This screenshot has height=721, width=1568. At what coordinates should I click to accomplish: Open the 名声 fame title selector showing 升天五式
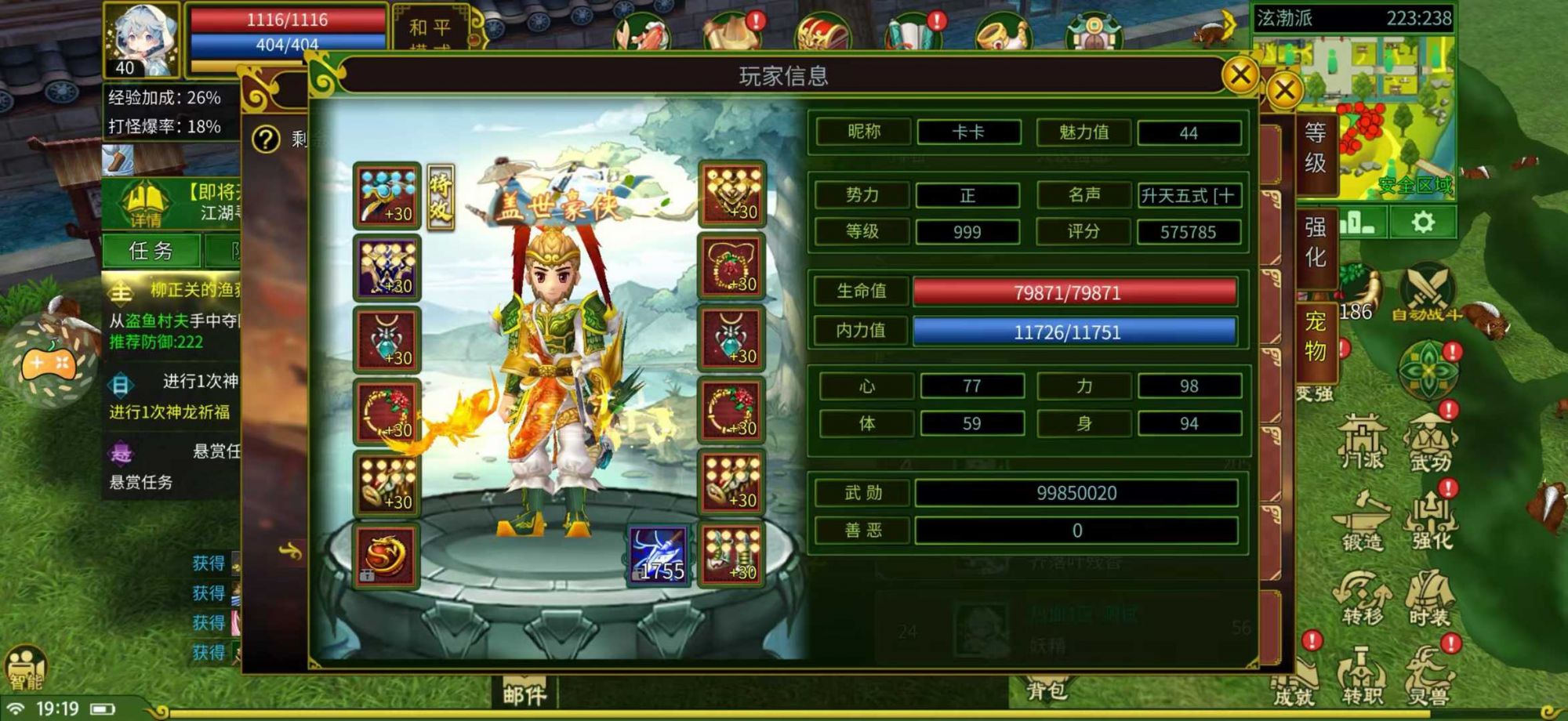(1188, 197)
